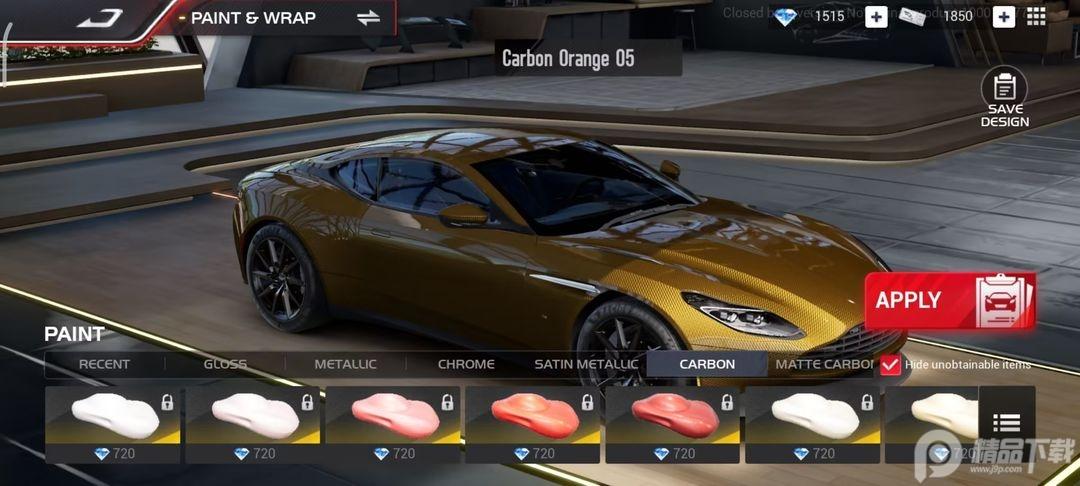Select the Chrome paint tab
The height and width of the screenshot is (486, 1080).
[466, 364]
